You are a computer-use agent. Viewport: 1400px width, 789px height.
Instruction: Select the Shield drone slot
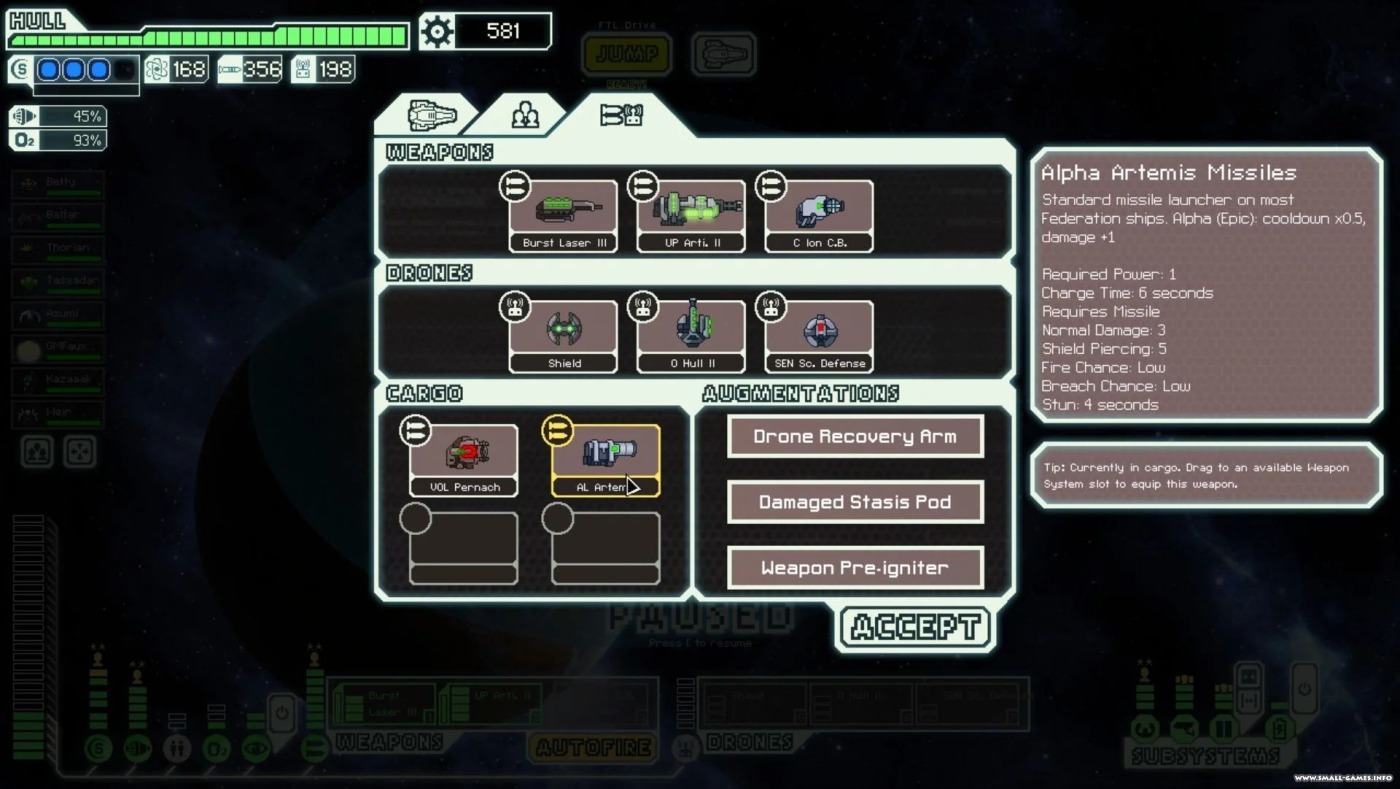(563, 336)
